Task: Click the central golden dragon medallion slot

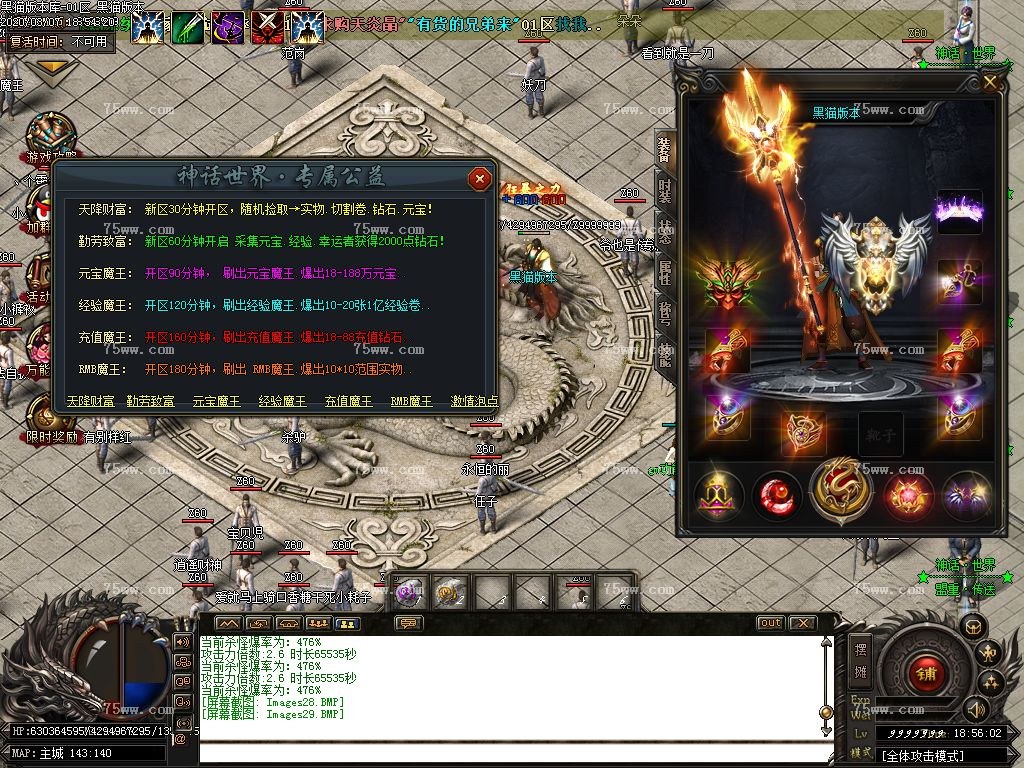Action: pyautogui.click(x=841, y=491)
